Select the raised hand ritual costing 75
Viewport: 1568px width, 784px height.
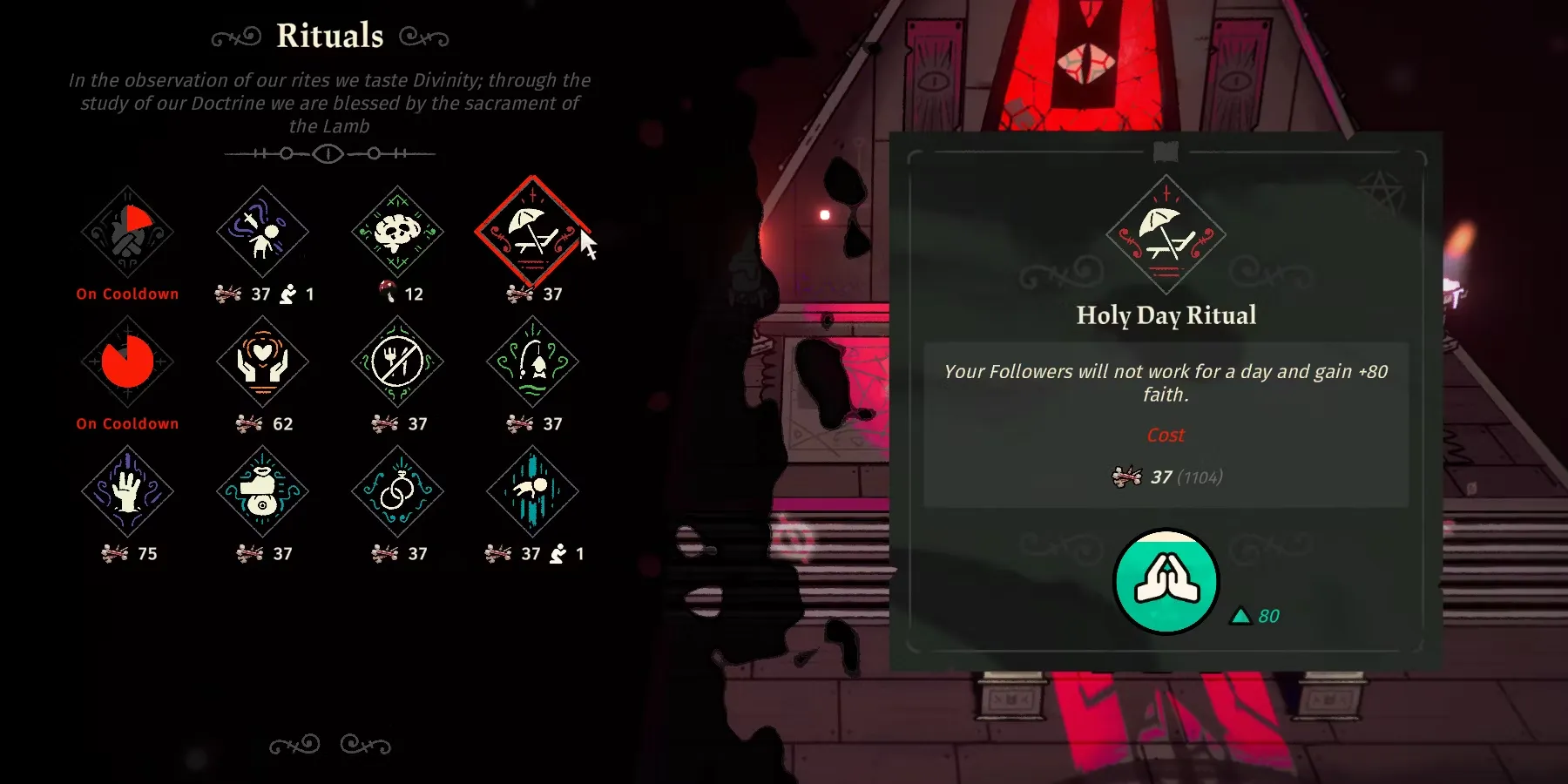pos(127,491)
